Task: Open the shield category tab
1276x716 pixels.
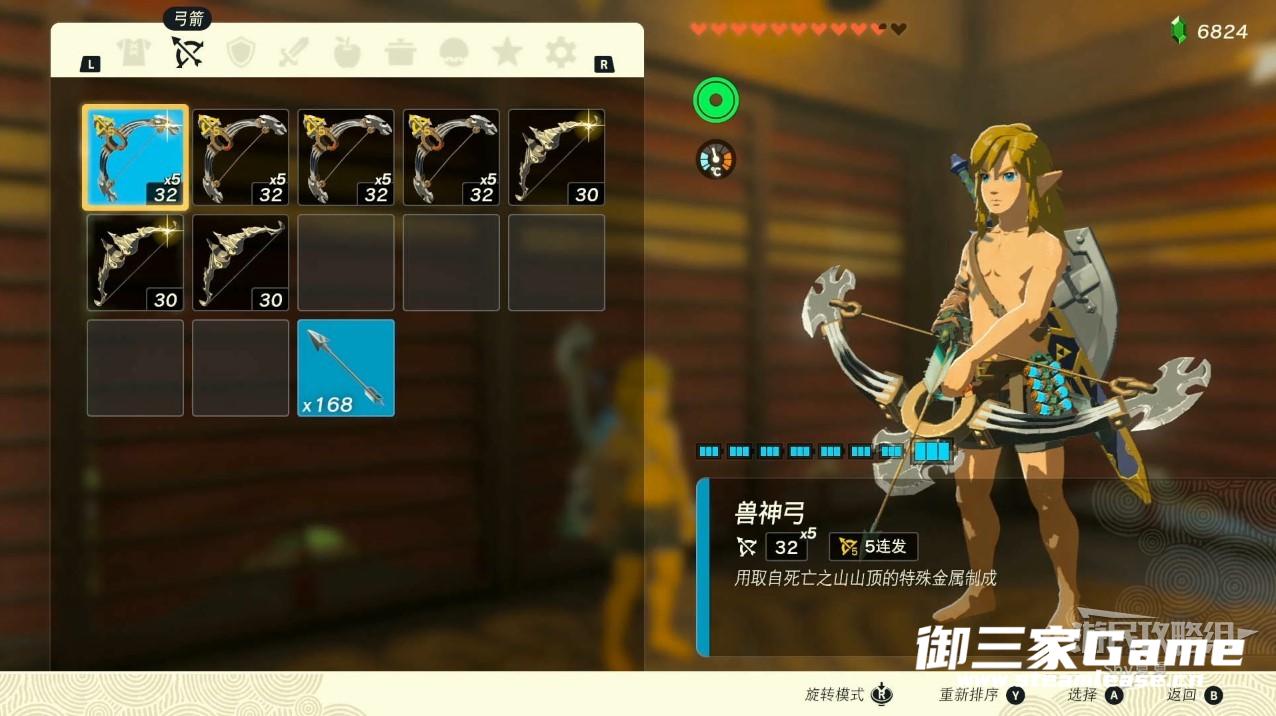Action: [x=241, y=52]
